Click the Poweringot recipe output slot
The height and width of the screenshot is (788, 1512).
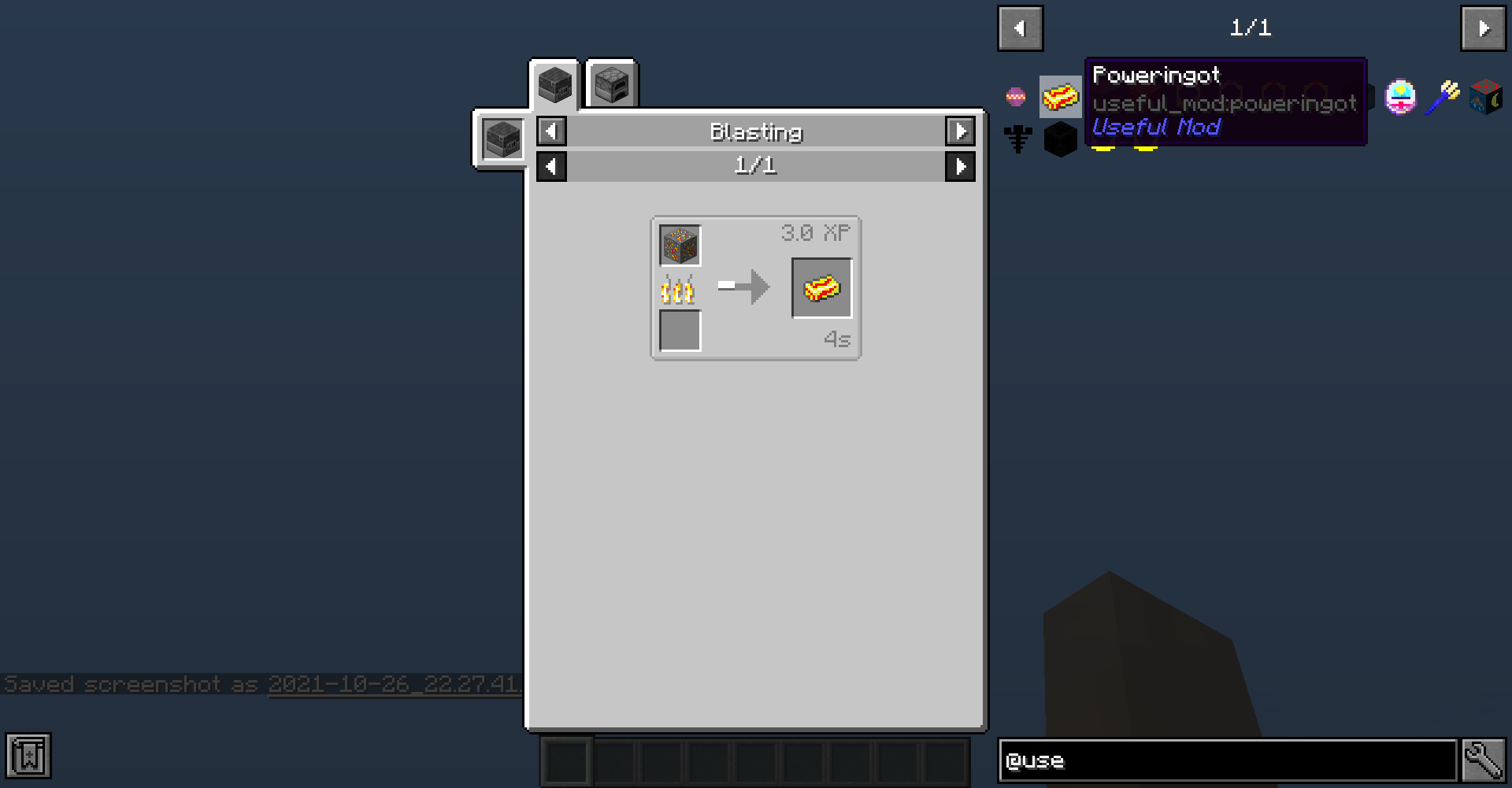click(821, 287)
